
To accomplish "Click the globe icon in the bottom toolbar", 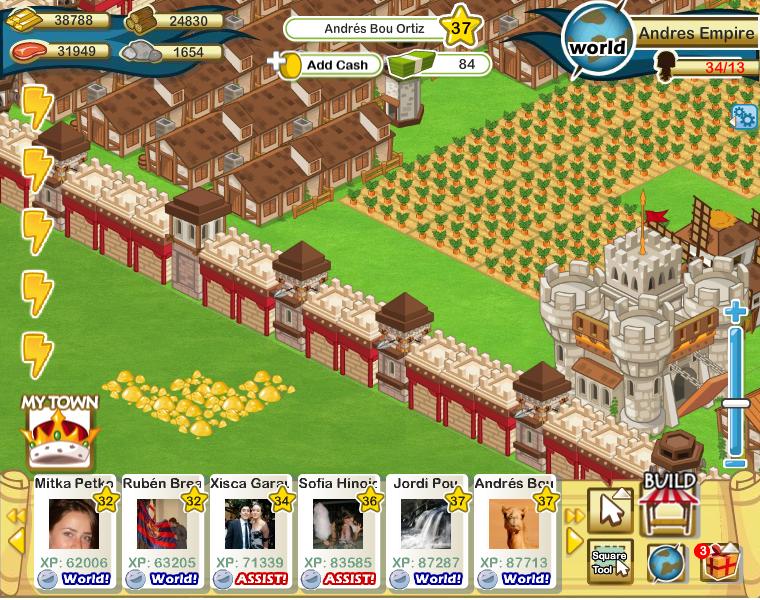I will coord(664,563).
